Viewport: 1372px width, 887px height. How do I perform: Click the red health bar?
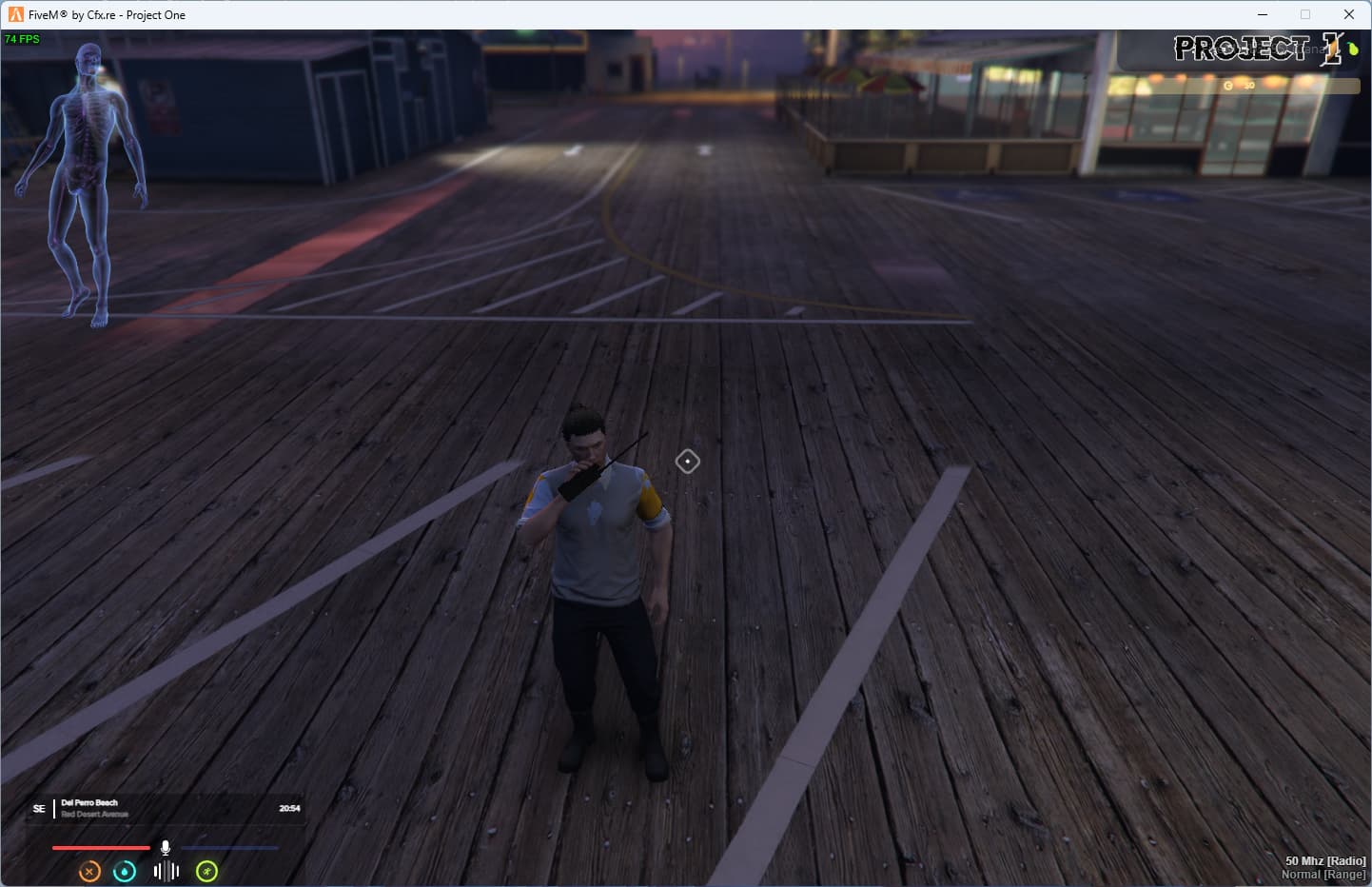pos(102,846)
